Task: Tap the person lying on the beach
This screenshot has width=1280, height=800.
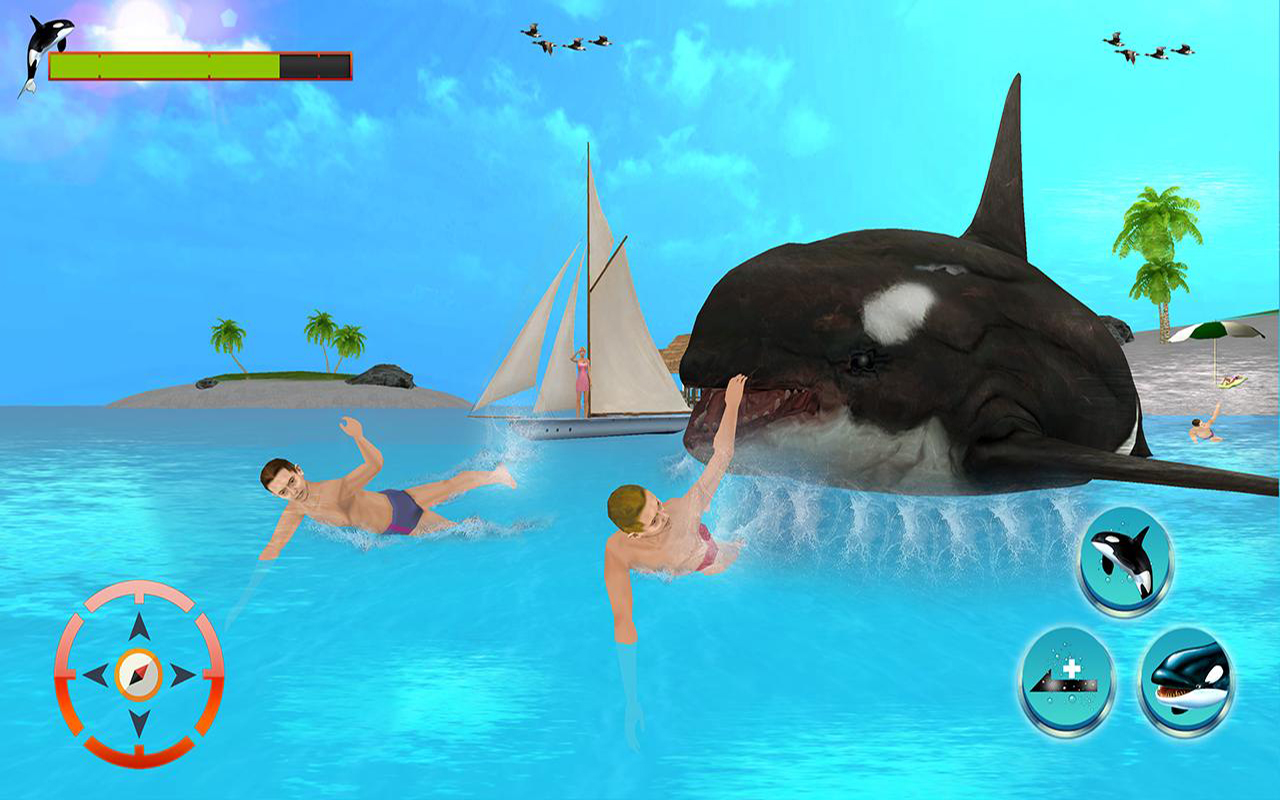Action: 1232,380
